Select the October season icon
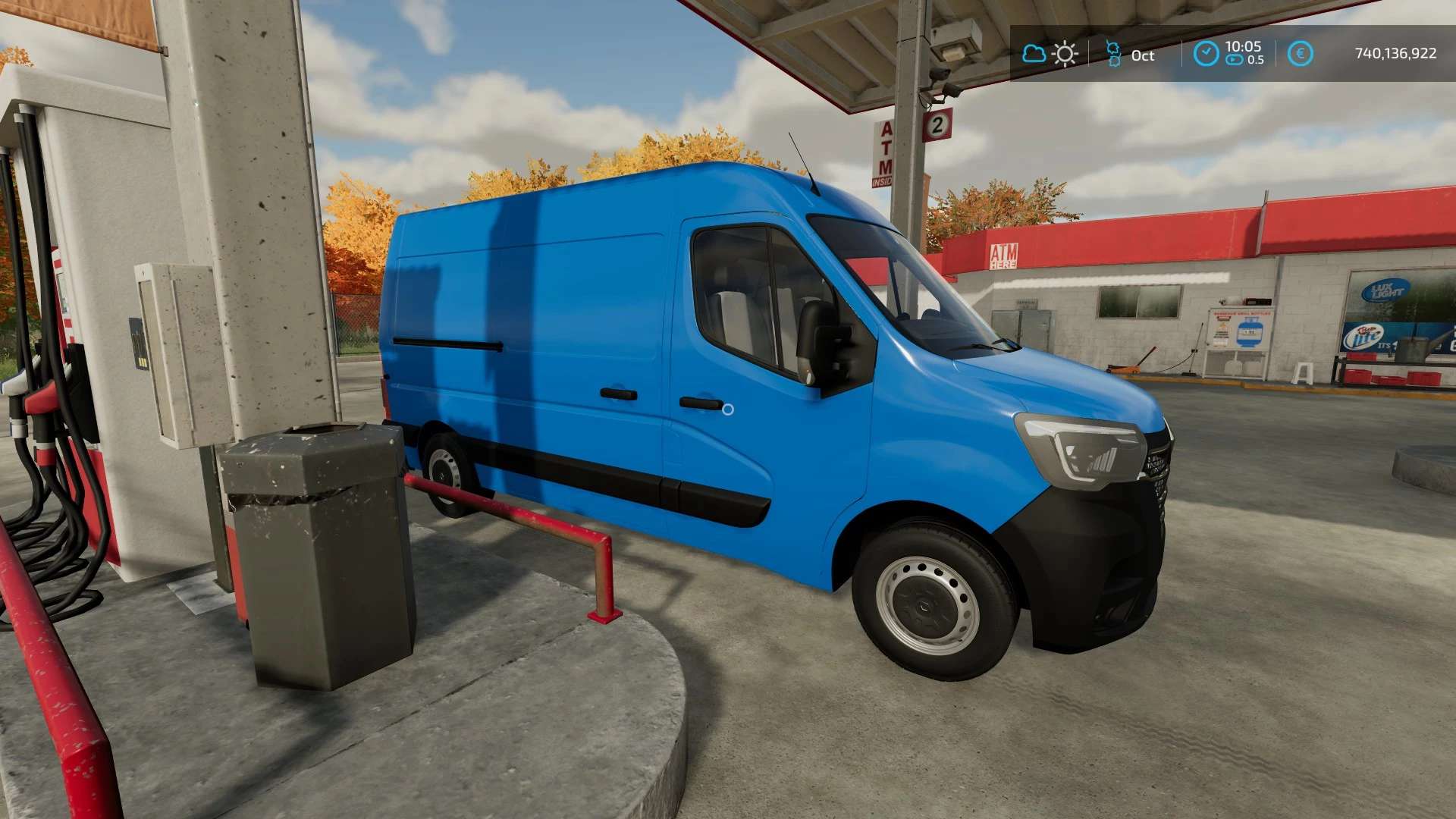This screenshot has width=1456, height=819. point(1113,54)
